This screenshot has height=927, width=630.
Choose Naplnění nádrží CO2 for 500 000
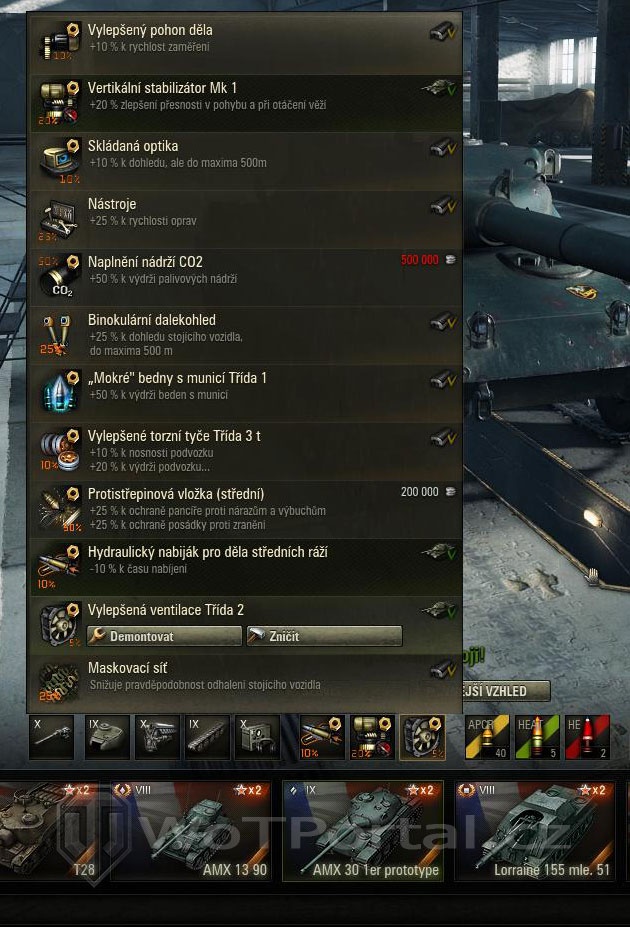tap(245, 272)
